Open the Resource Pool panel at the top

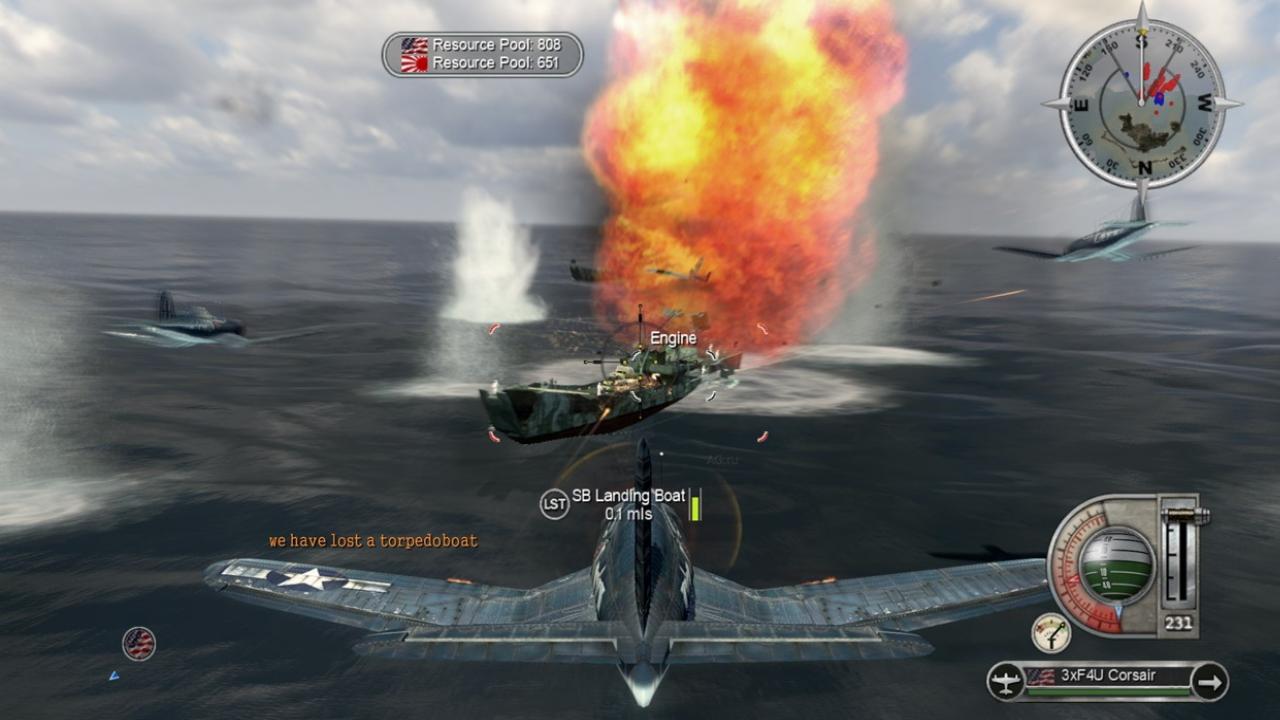click(478, 52)
